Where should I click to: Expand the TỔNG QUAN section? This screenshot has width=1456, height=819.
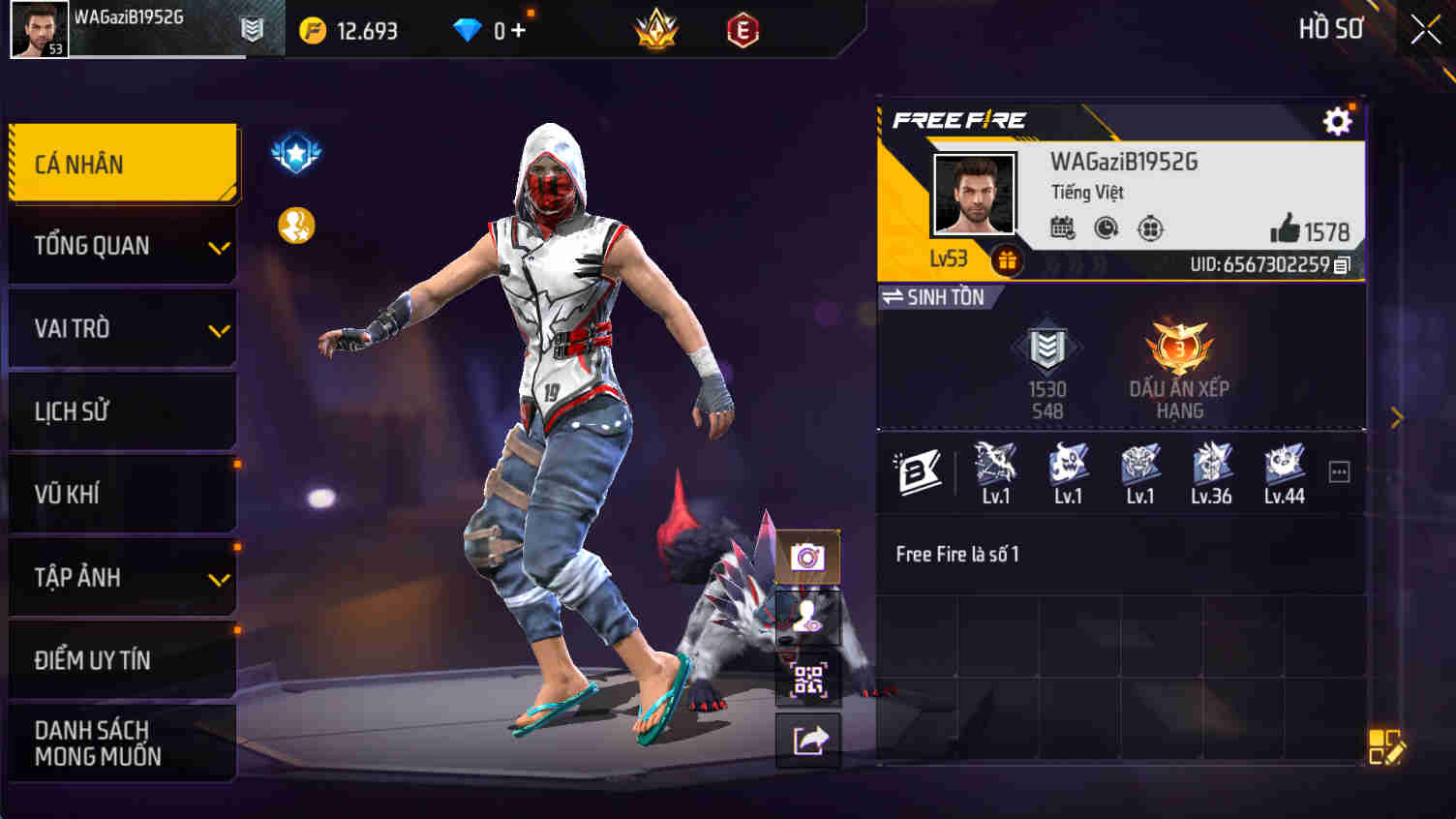coord(122,246)
